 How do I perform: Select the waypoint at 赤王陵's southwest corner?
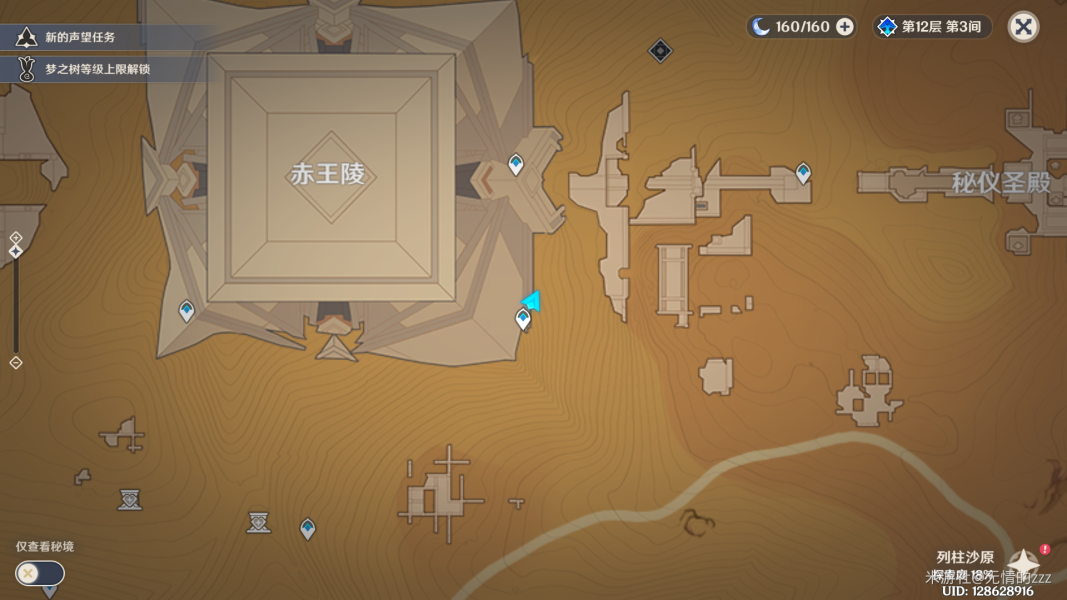coord(186,311)
